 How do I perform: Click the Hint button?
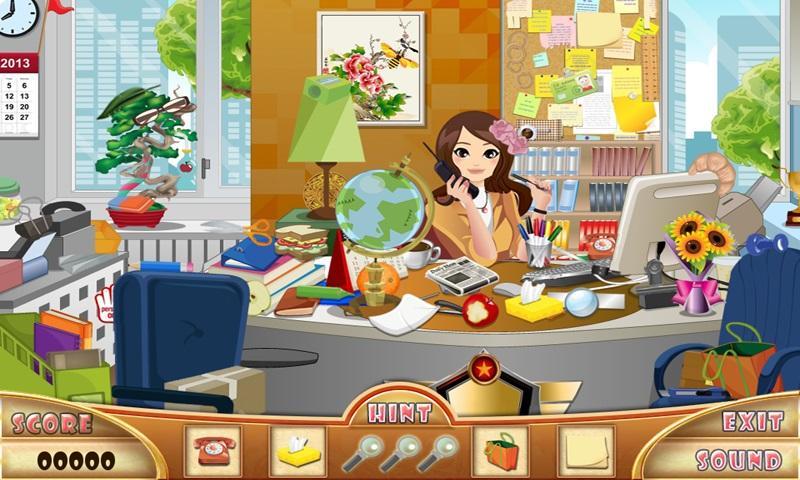tap(399, 413)
